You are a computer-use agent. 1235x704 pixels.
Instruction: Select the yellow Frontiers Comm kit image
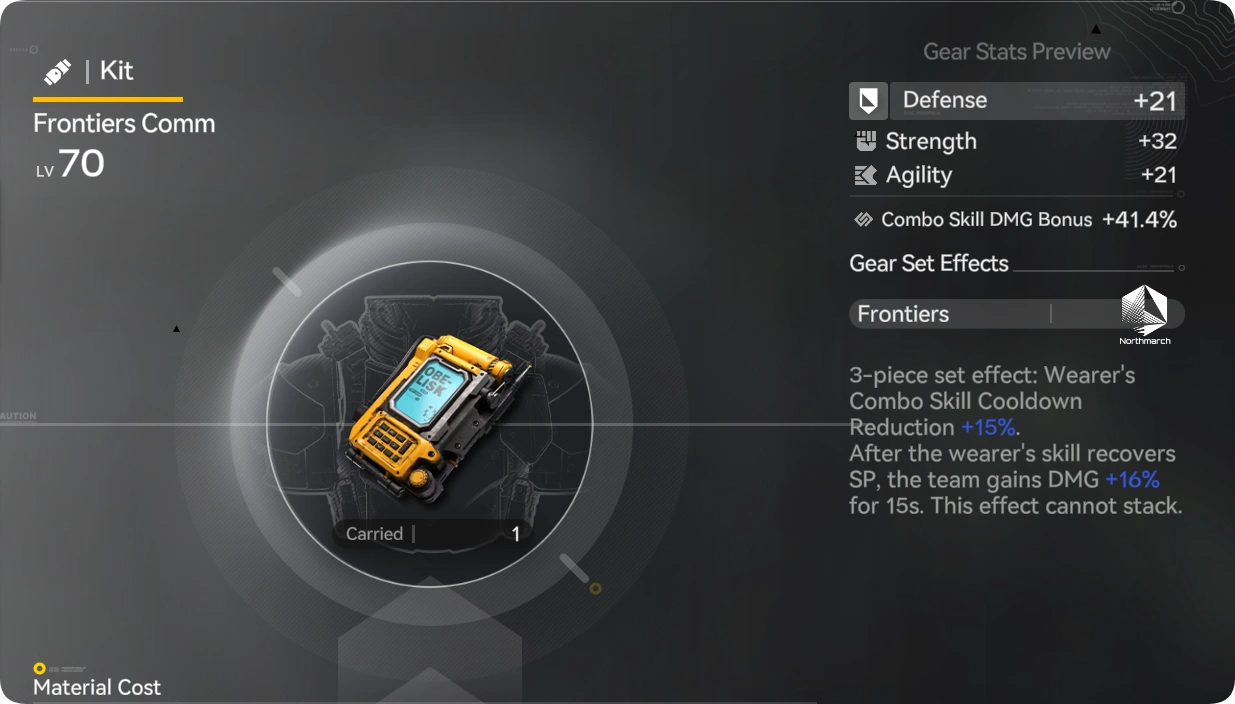click(x=431, y=411)
